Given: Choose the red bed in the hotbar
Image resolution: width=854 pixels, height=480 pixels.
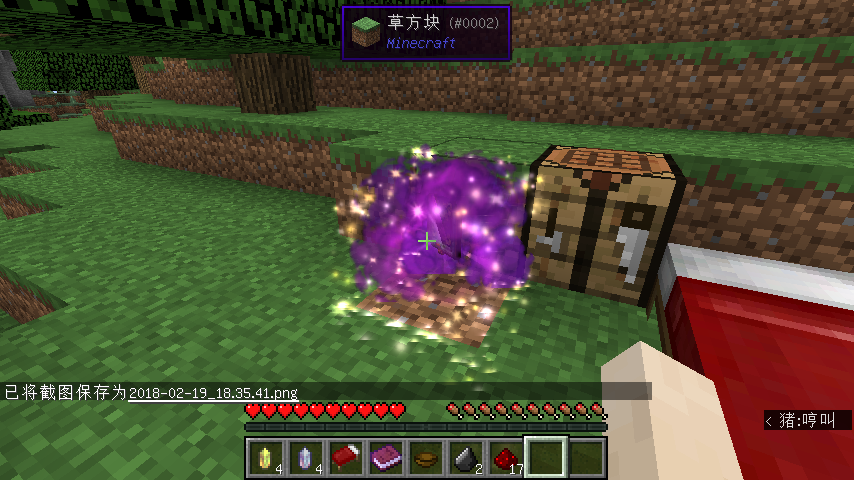Looking at the screenshot, I should click(x=345, y=458).
